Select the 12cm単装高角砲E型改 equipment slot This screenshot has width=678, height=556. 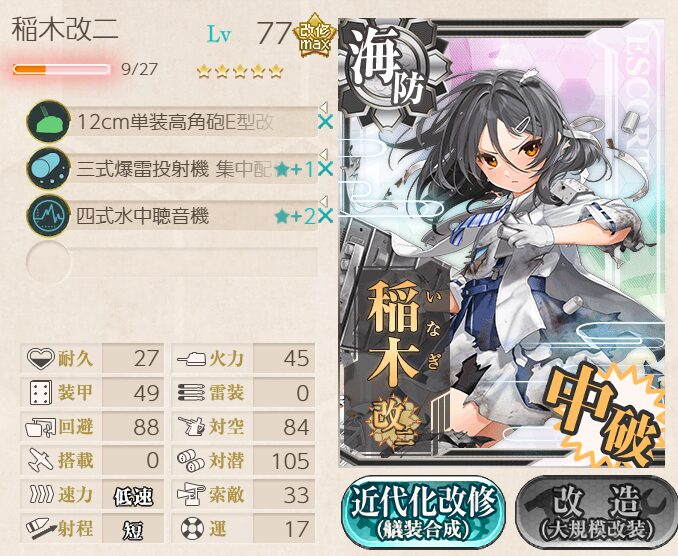[175, 122]
